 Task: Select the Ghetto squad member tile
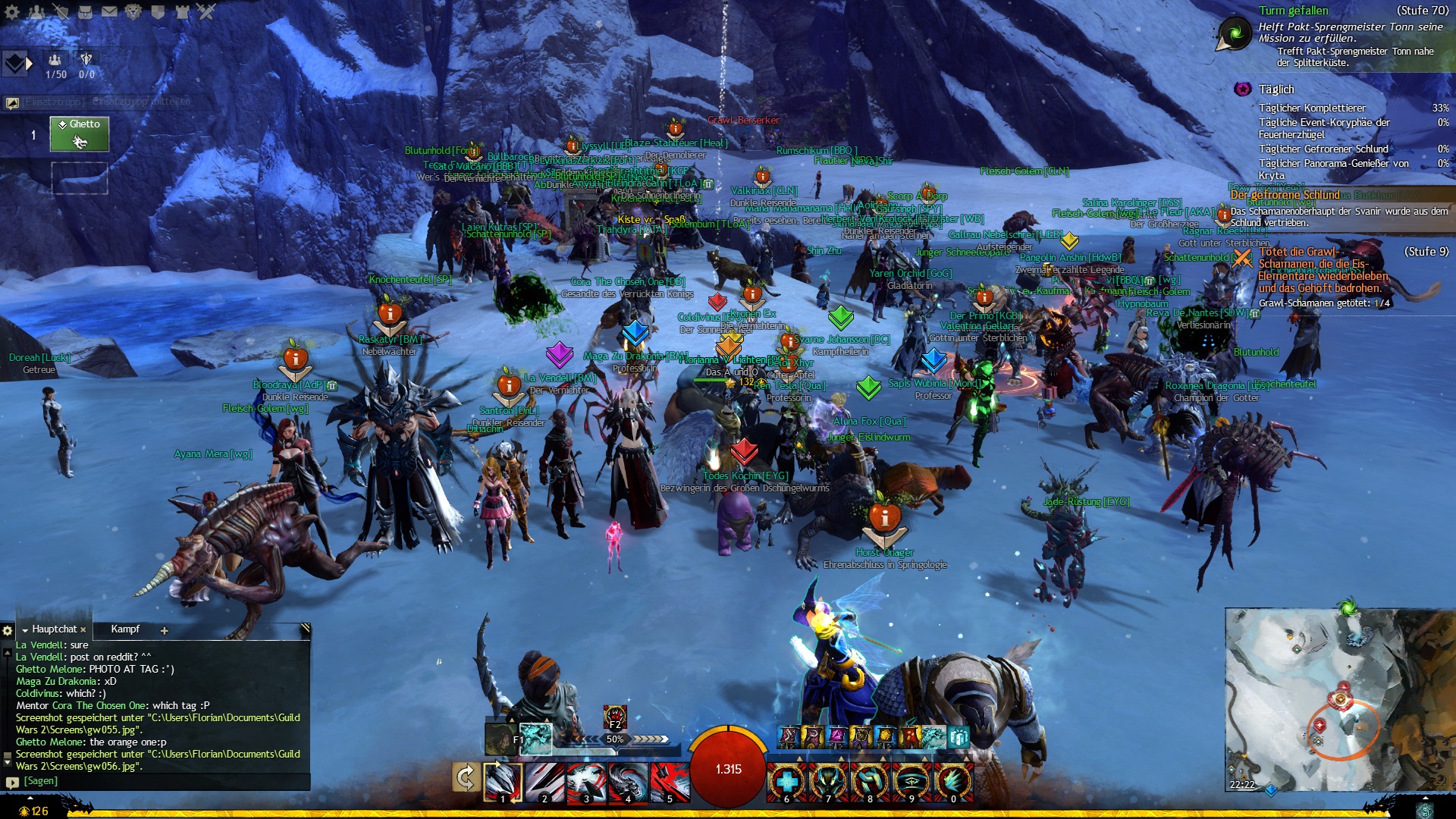click(79, 134)
